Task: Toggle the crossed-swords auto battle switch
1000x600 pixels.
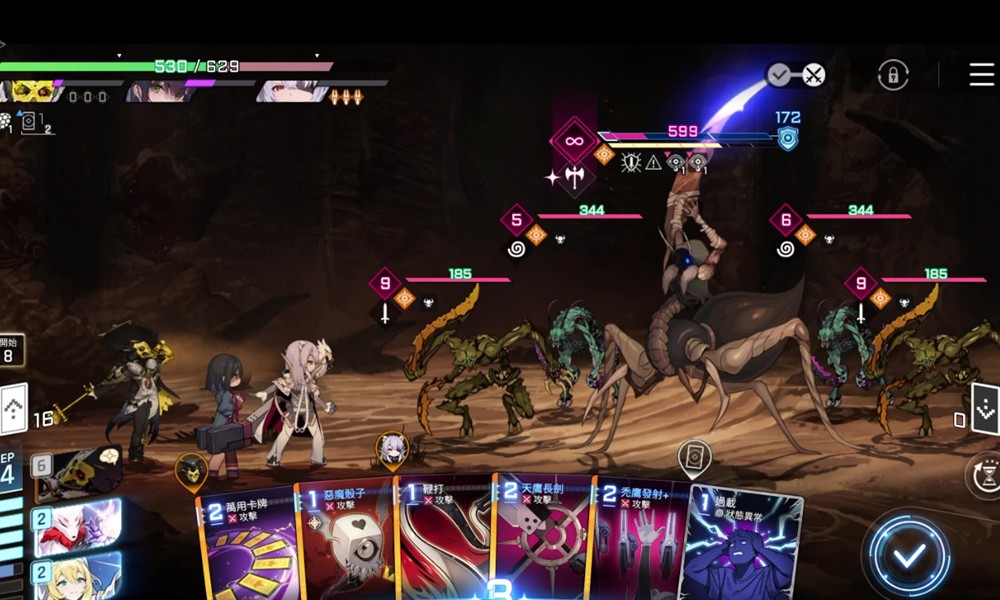Action: [x=796, y=75]
